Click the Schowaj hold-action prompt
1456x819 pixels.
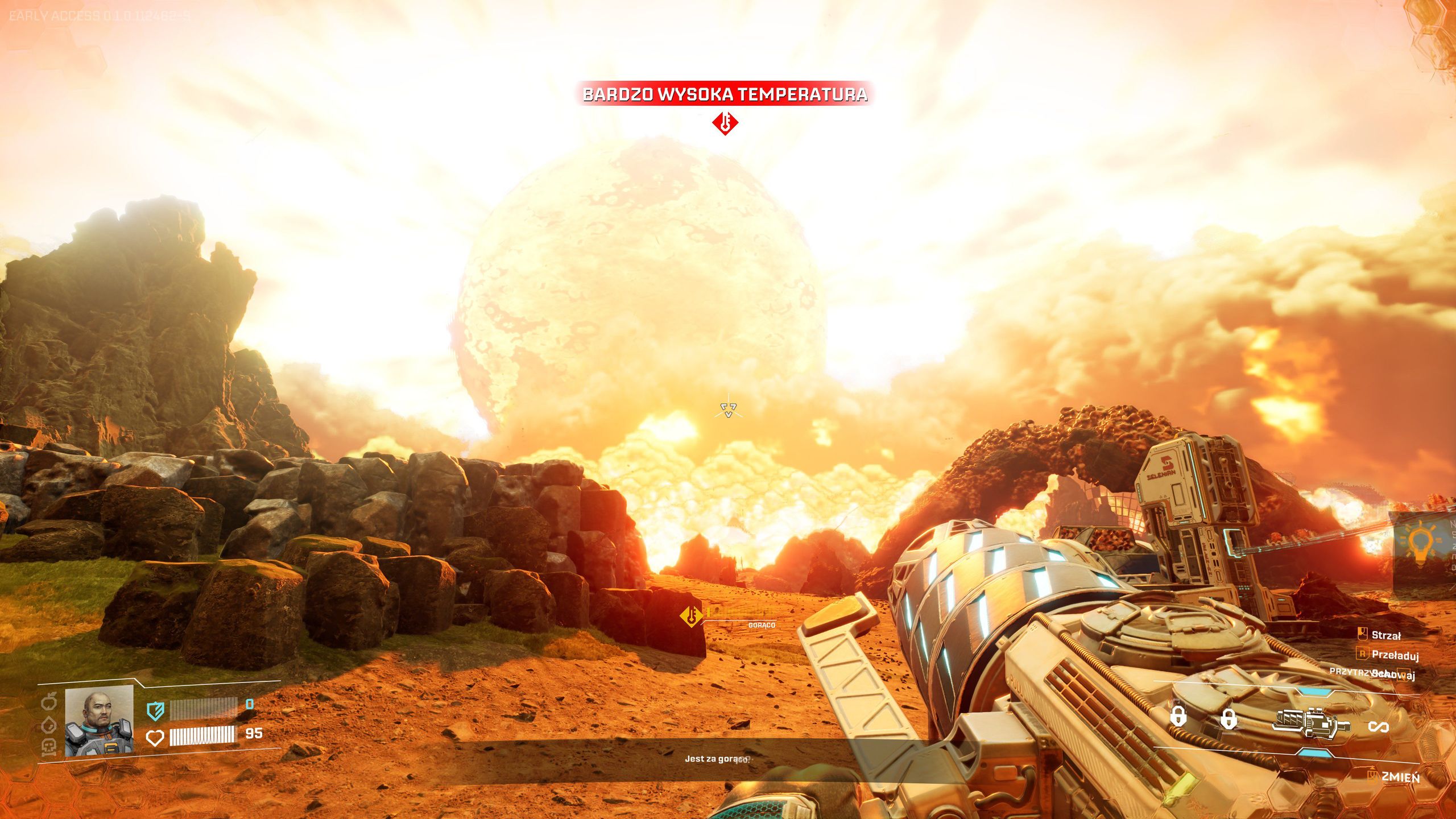(1391, 675)
